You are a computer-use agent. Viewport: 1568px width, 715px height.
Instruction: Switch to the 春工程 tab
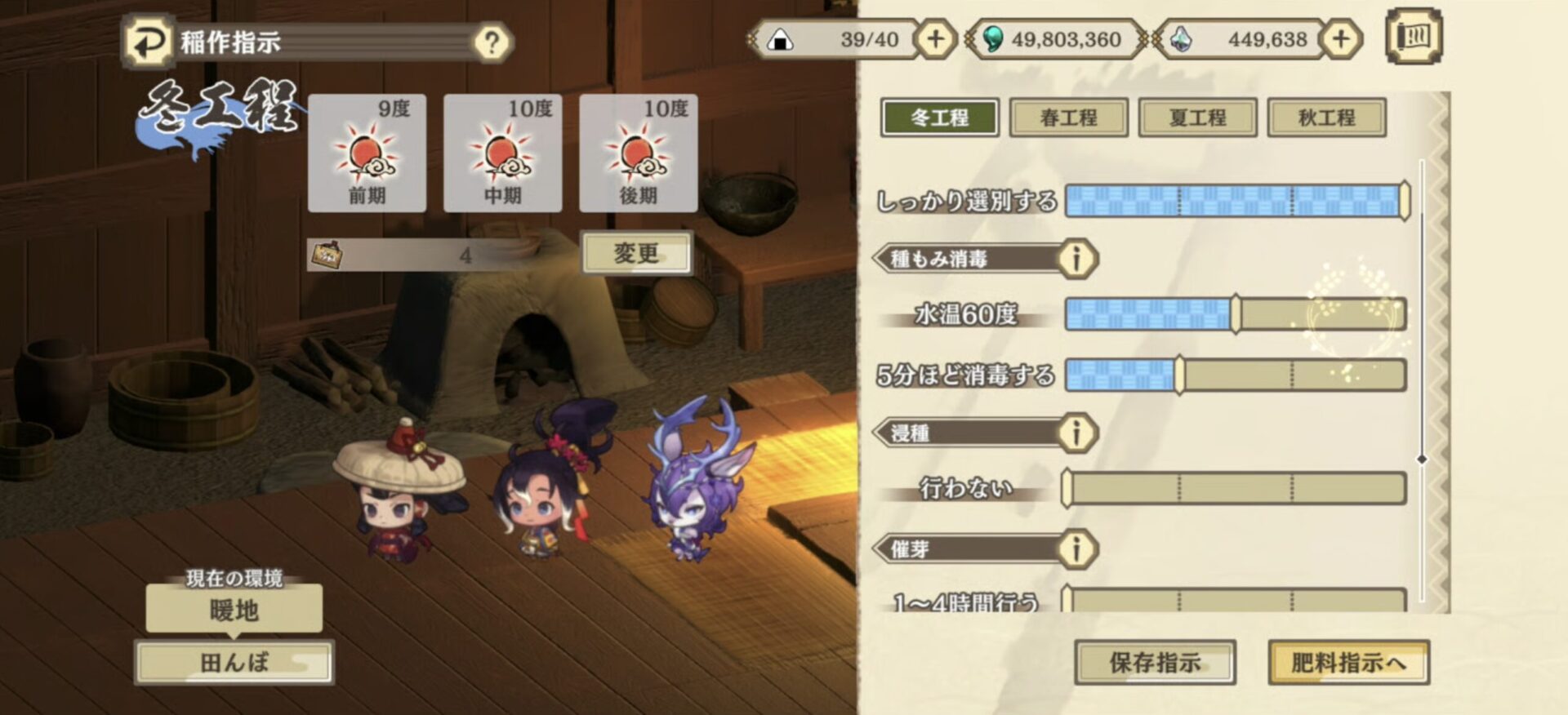pyautogui.click(x=1068, y=118)
